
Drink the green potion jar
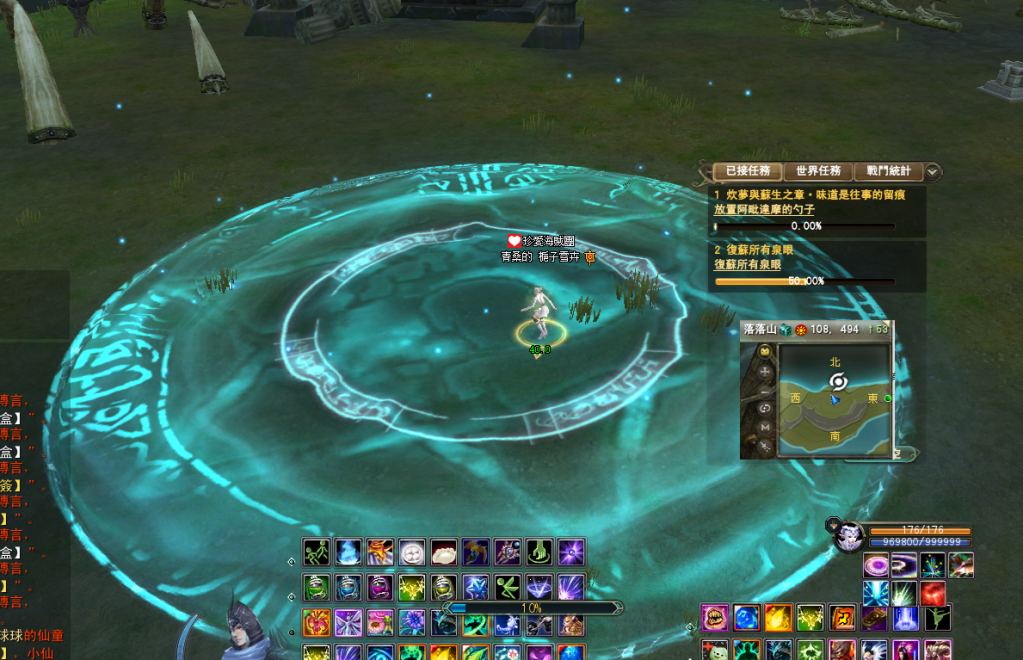click(x=317, y=587)
